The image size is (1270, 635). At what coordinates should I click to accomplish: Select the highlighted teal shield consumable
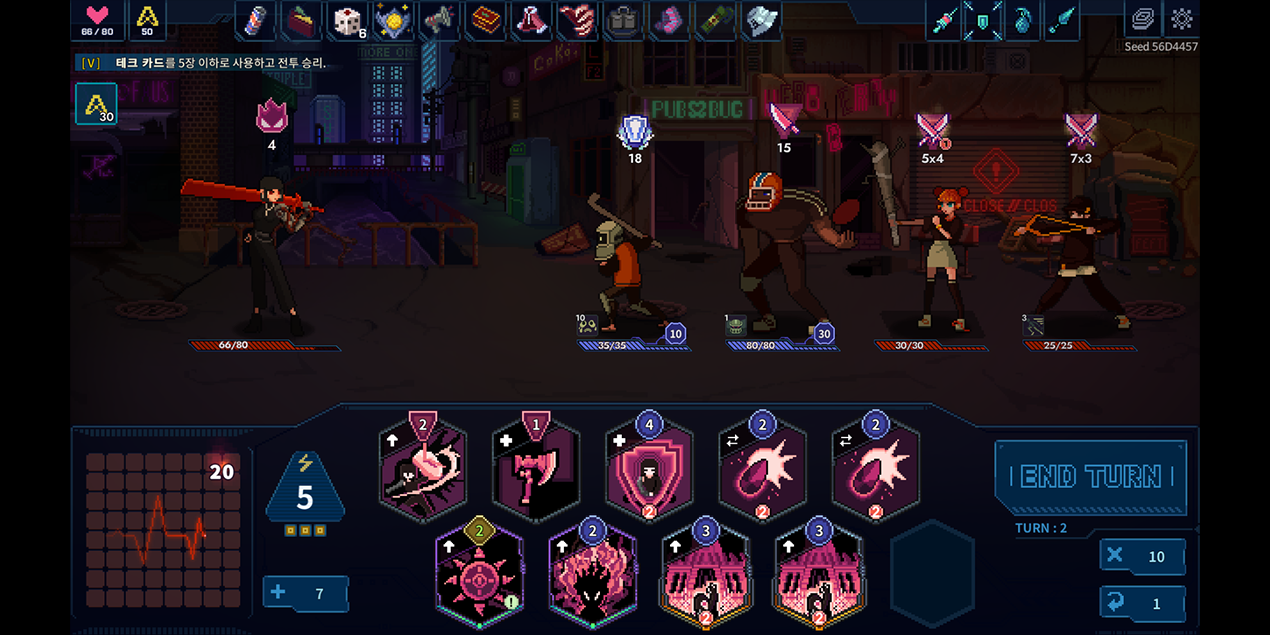click(x=983, y=21)
